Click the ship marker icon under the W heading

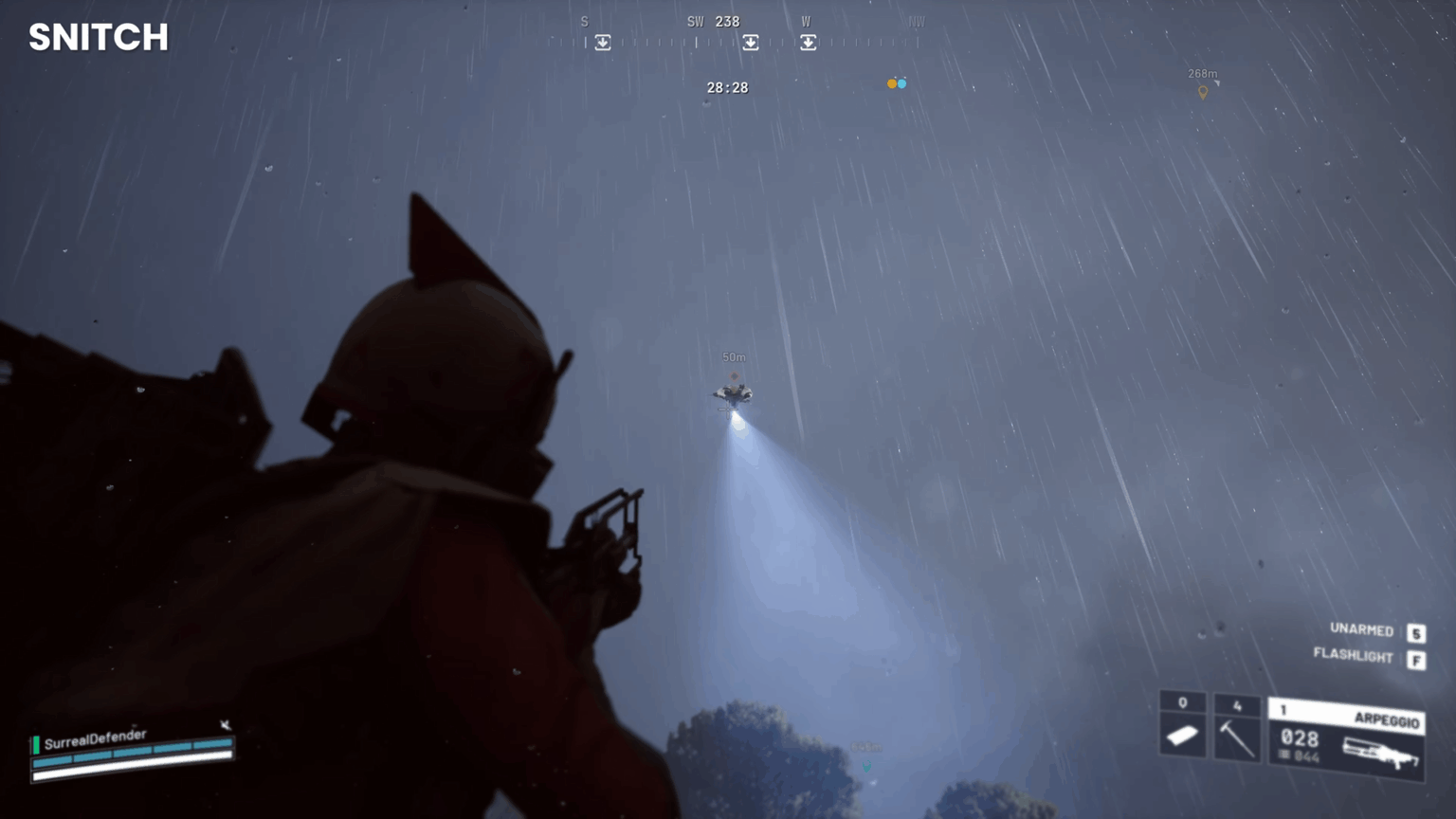(x=809, y=43)
